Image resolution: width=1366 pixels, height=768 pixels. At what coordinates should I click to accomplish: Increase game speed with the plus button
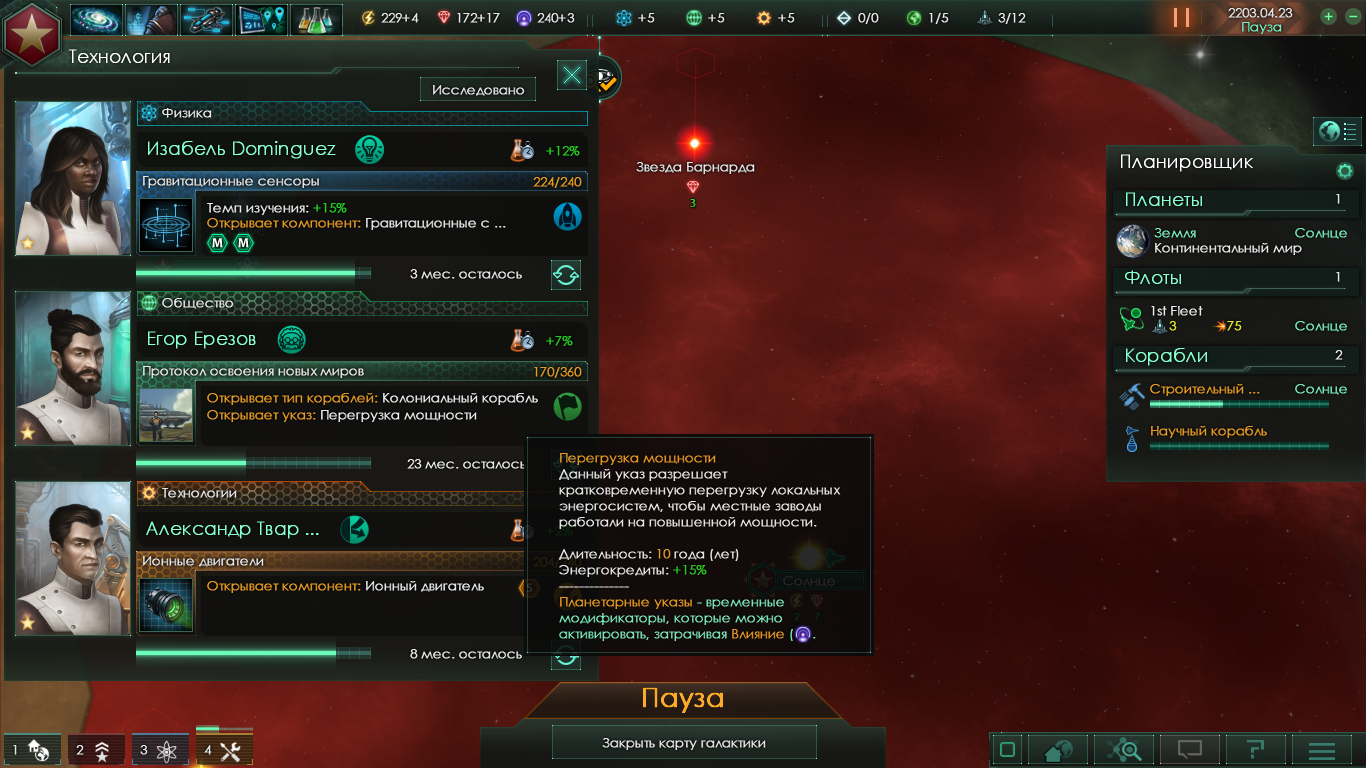tap(1329, 17)
